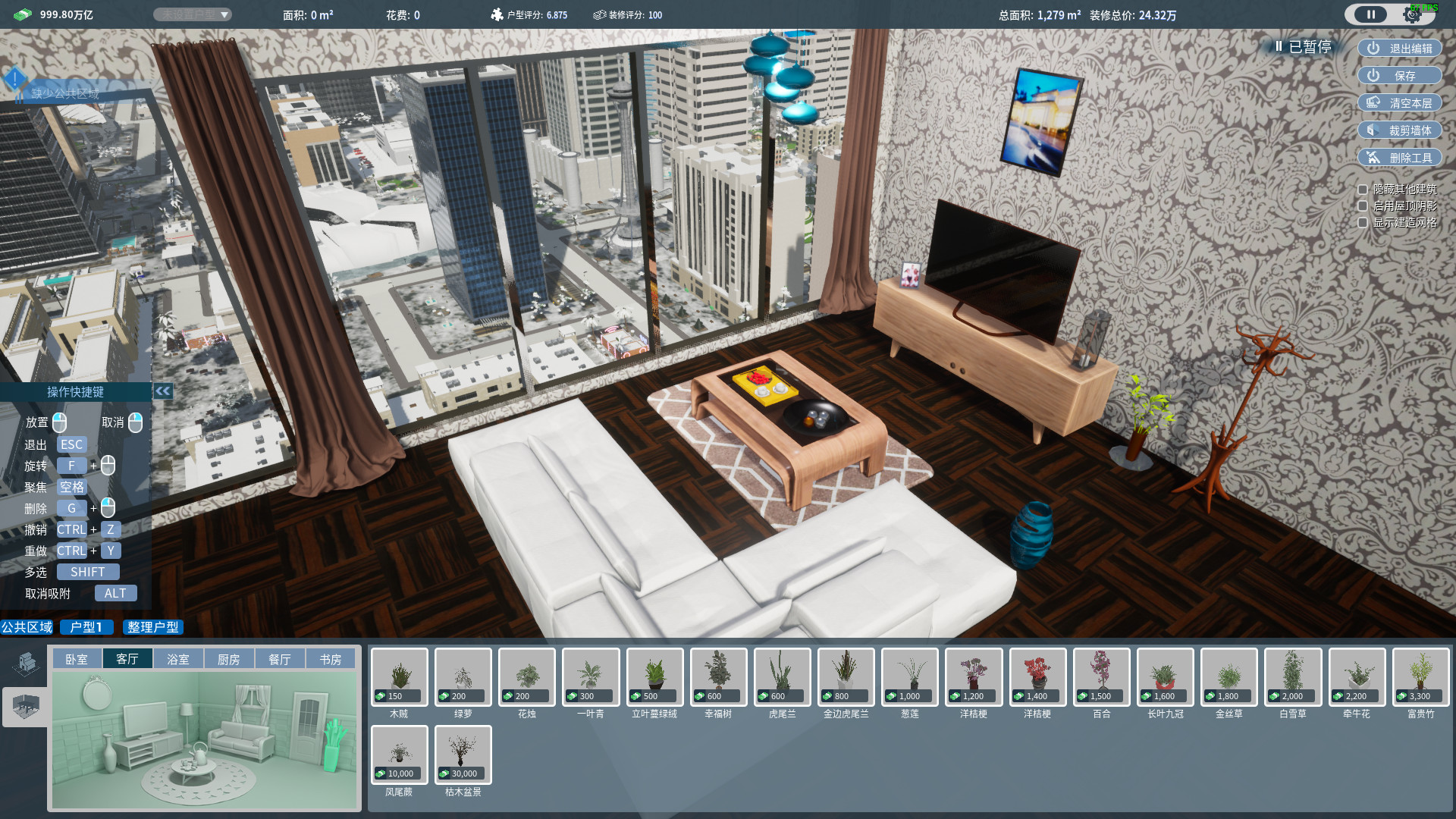1456x819 pixels.
Task: Click the 整理户型 button
Action: point(152,627)
